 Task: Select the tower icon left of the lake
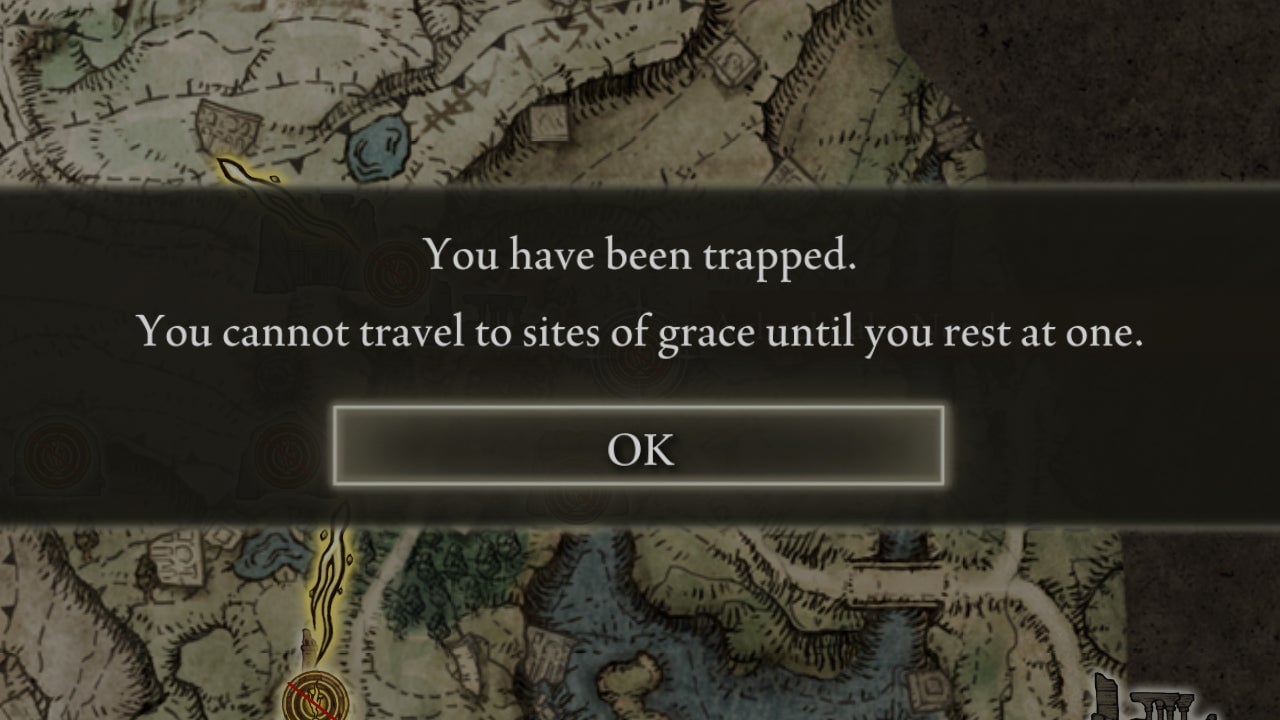pos(306,648)
